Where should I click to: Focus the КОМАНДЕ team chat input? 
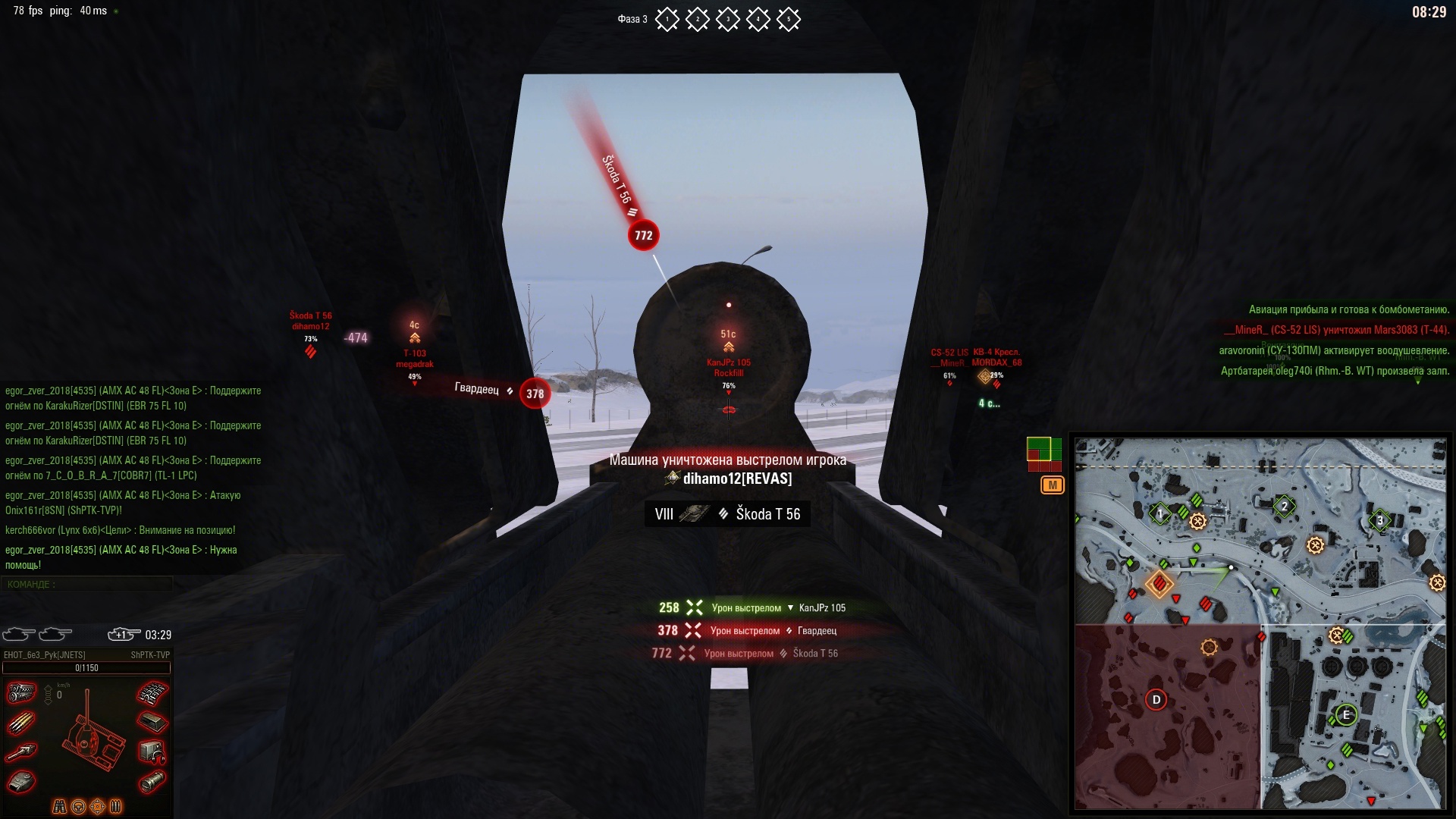(x=87, y=584)
